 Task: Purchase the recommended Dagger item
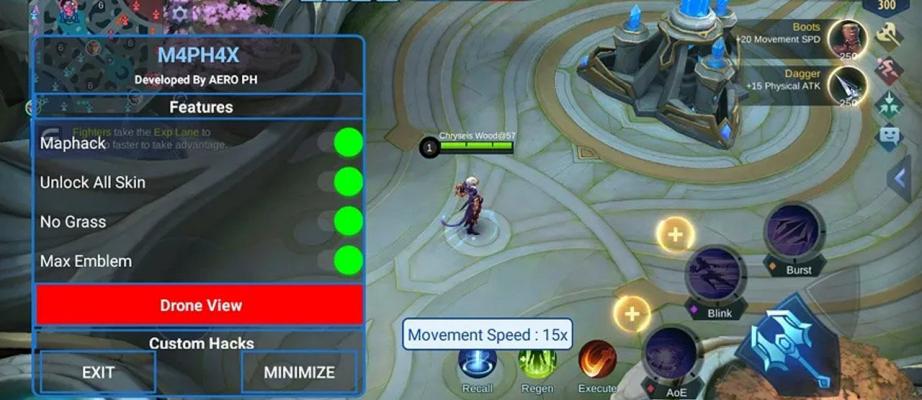pyautogui.click(x=846, y=85)
